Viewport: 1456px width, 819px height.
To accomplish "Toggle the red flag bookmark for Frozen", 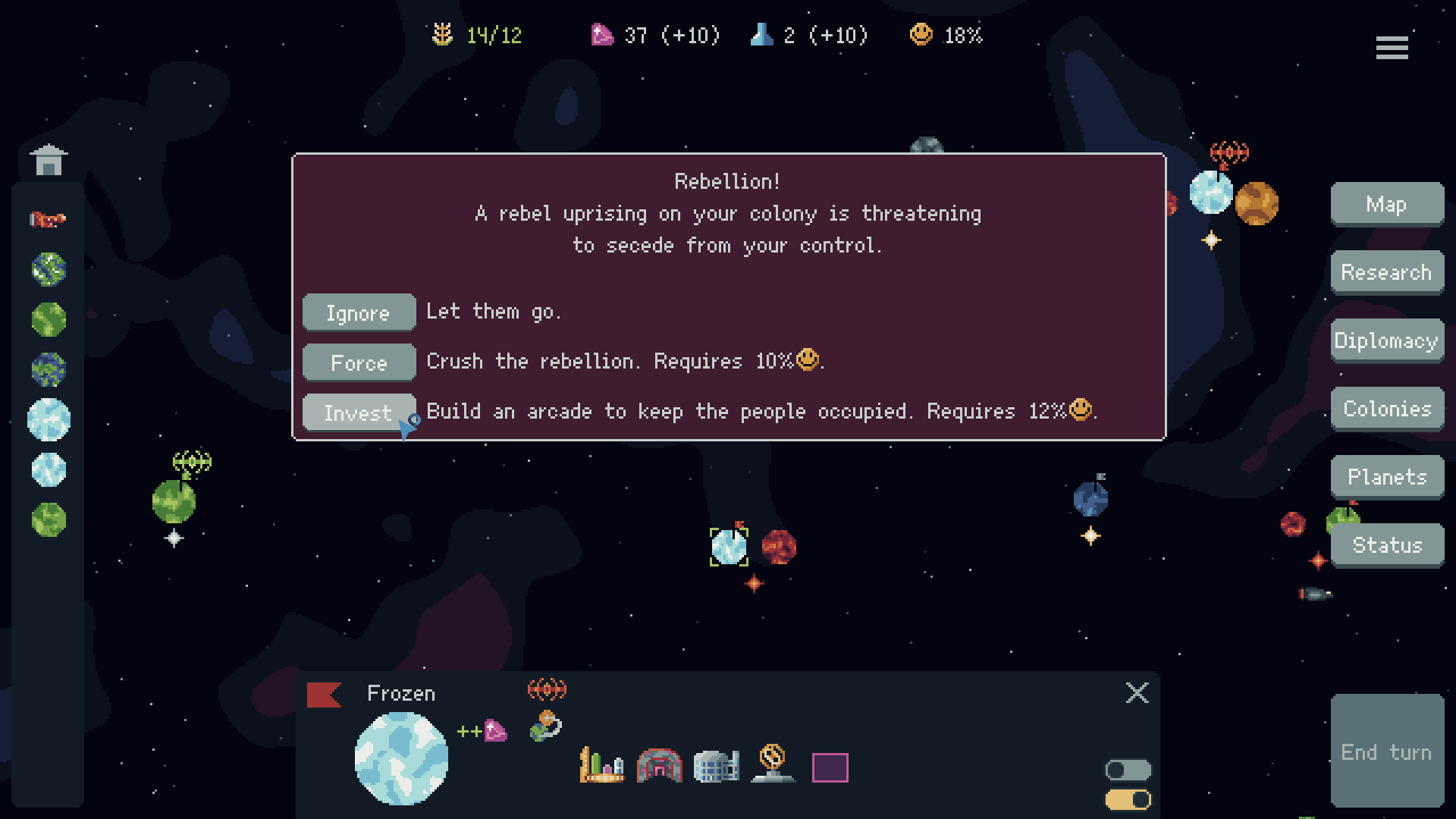I will point(325,694).
